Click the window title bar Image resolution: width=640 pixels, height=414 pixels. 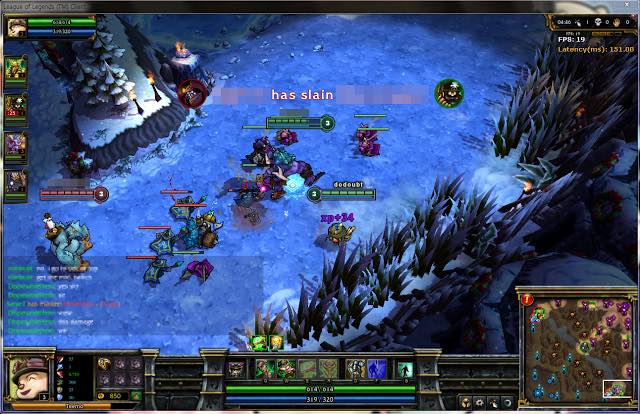(320, 6)
